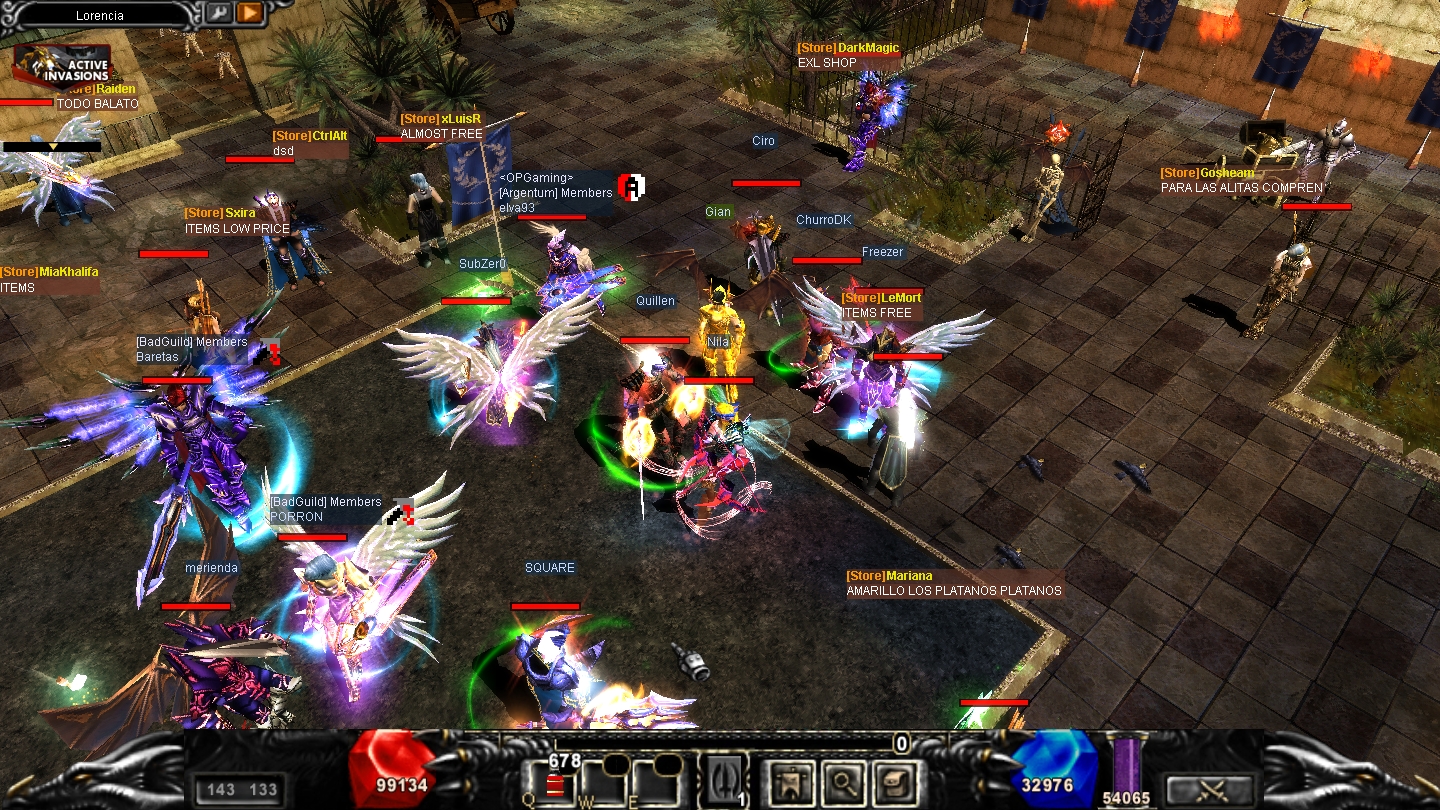The width and height of the screenshot is (1440, 810).
Task: Open the scroll icon button
Action: (x=893, y=780)
